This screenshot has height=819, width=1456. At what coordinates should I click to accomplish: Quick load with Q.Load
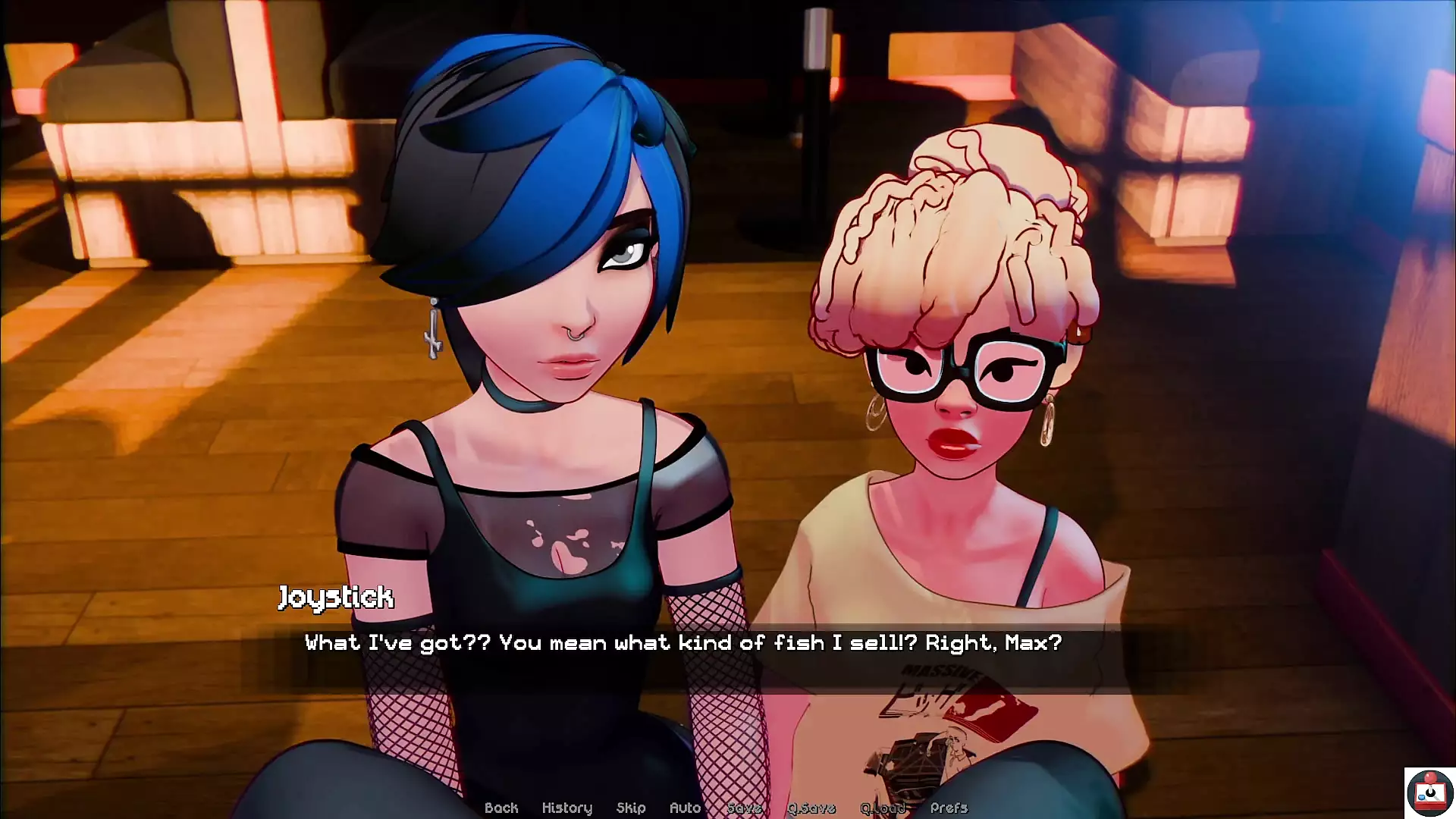[x=883, y=808]
